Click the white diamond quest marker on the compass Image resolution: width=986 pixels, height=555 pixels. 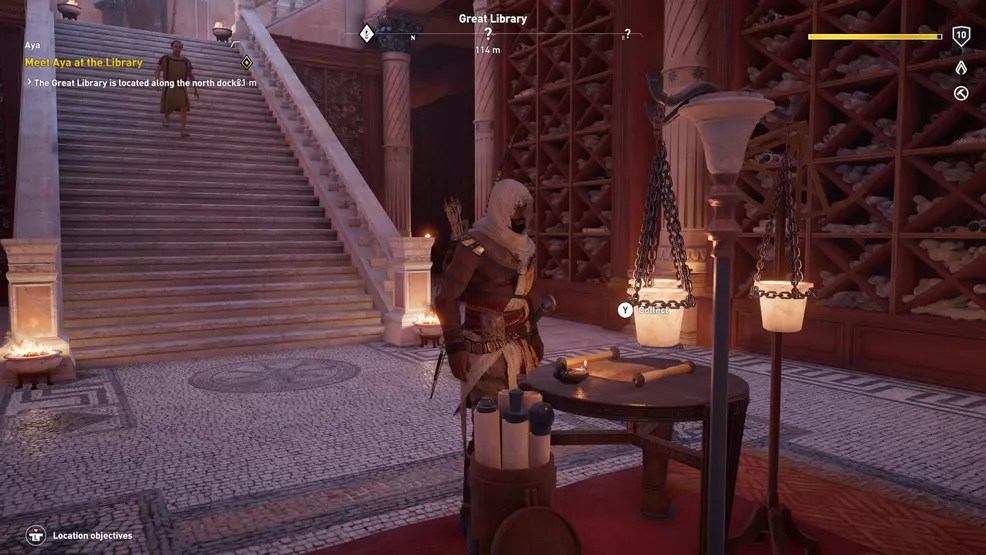point(367,33)
